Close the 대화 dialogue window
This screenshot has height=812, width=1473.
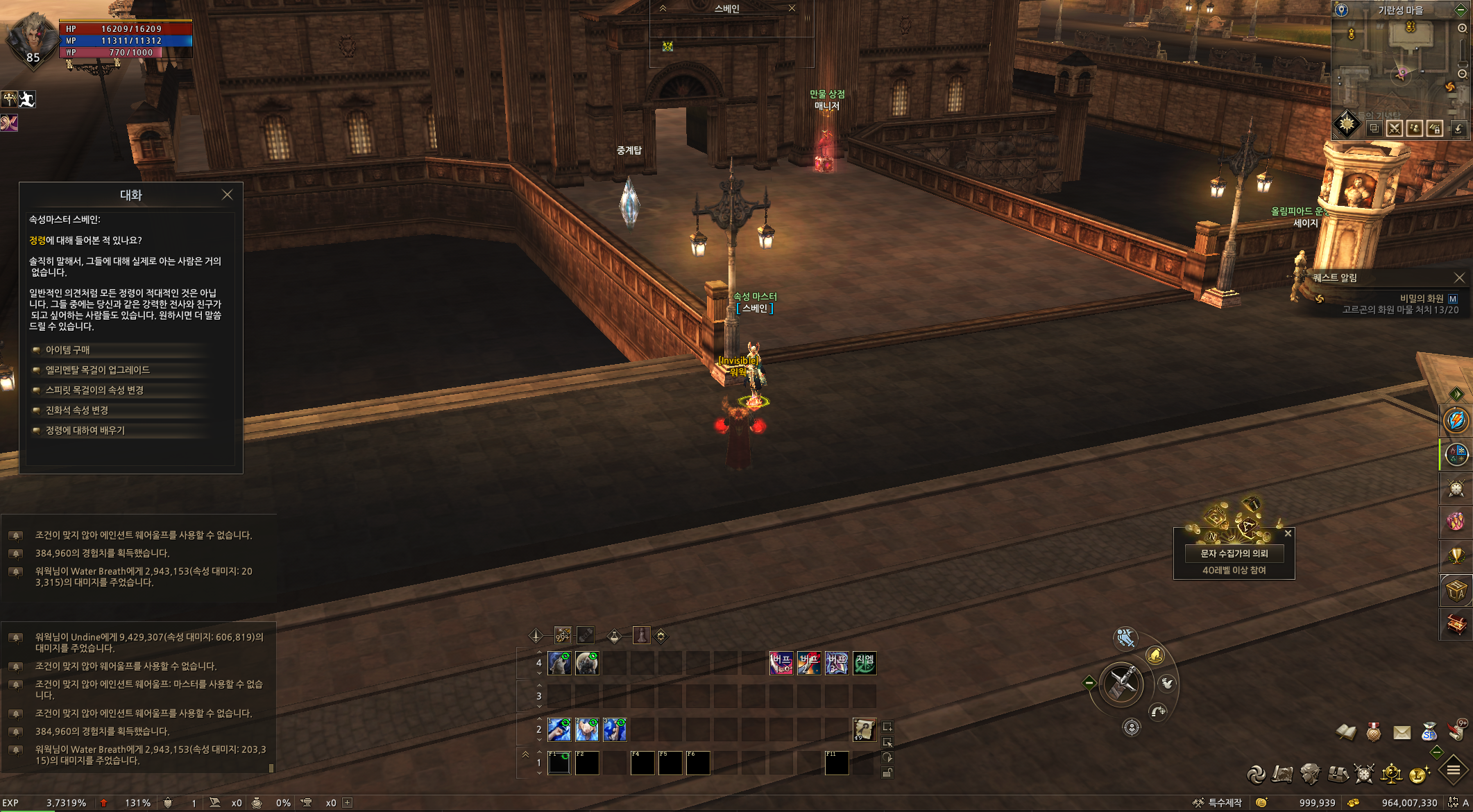tap(227, 195)
